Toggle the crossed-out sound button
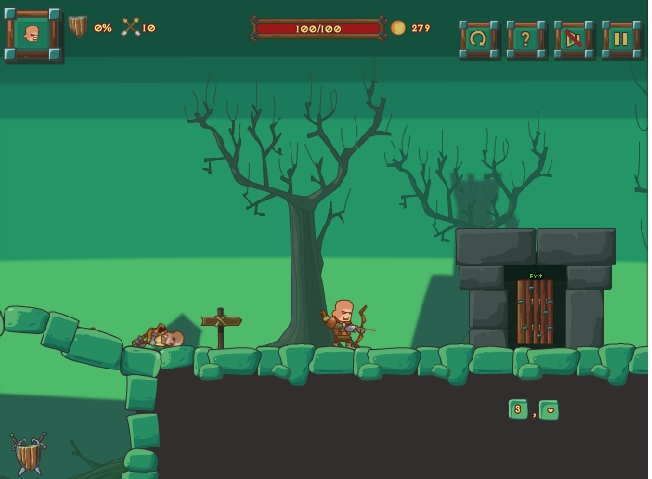Screen dimensions: 652x479 tap(573, 39)
